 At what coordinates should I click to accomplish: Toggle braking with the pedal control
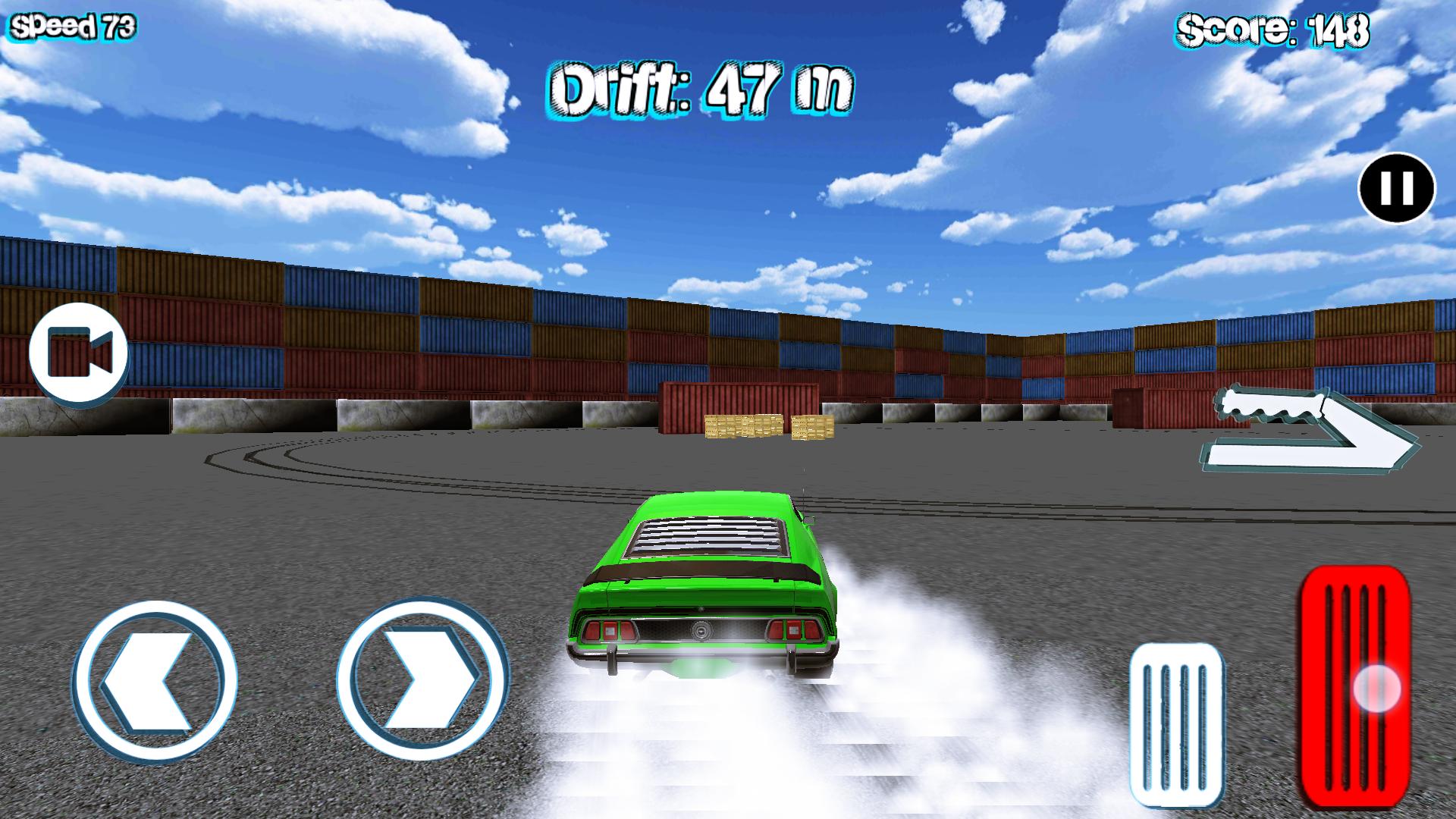1175,720
